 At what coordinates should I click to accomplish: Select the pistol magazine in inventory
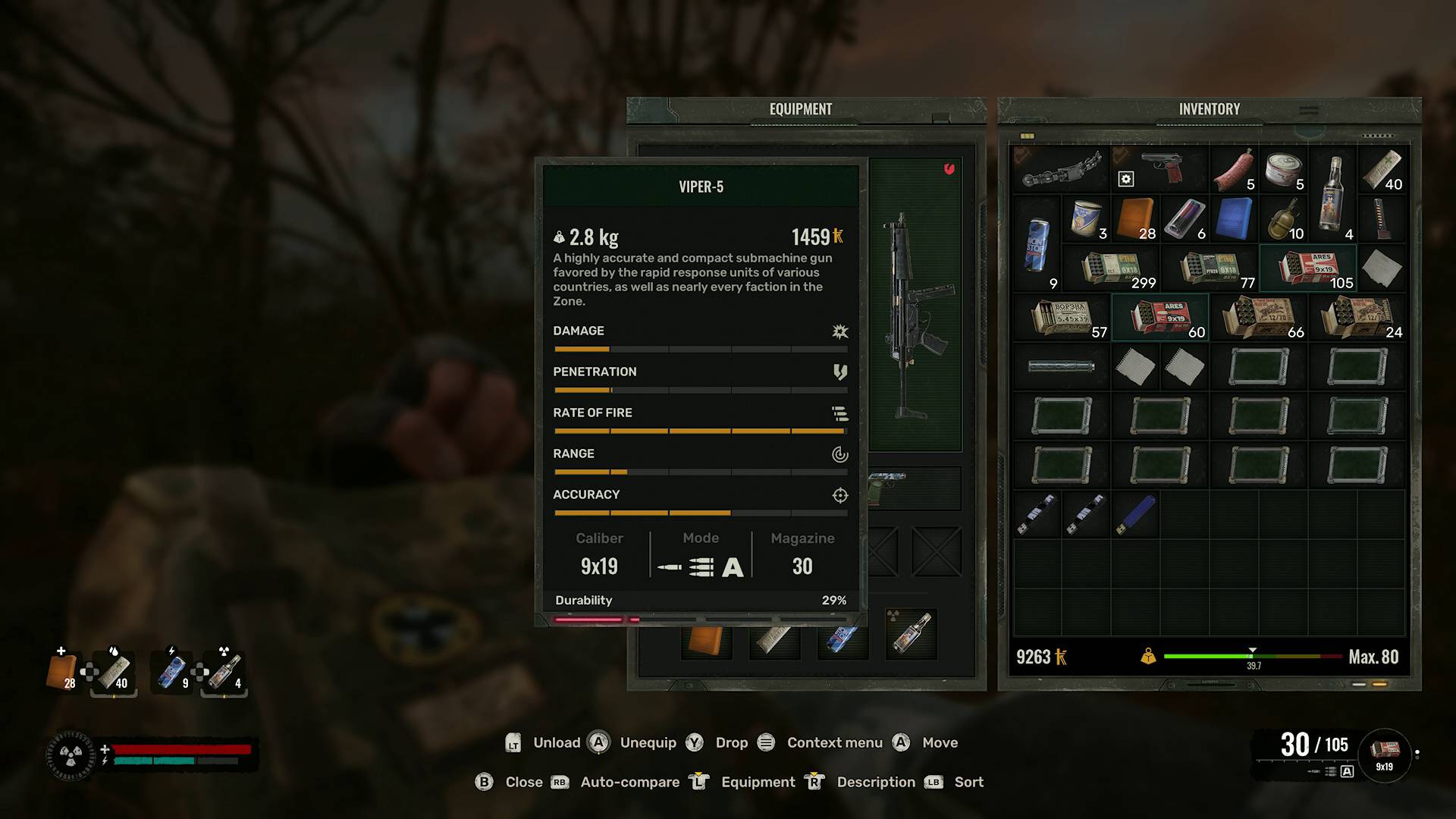tap(1382, 219)
